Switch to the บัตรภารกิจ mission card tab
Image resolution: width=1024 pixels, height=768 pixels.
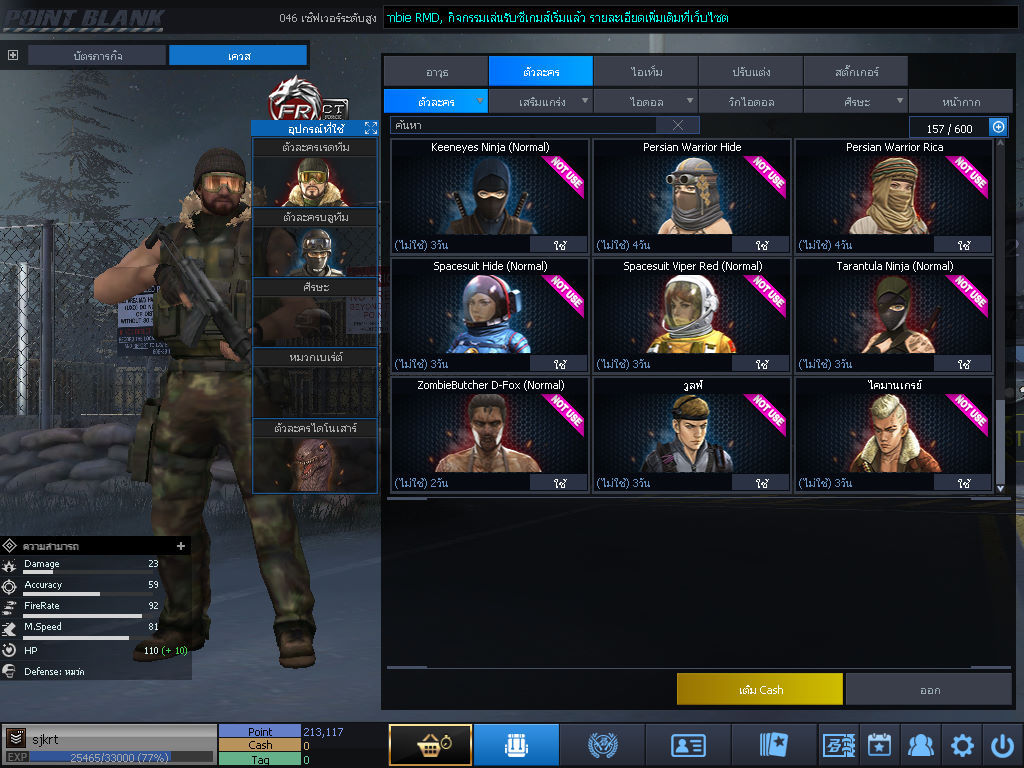(97, 56)
